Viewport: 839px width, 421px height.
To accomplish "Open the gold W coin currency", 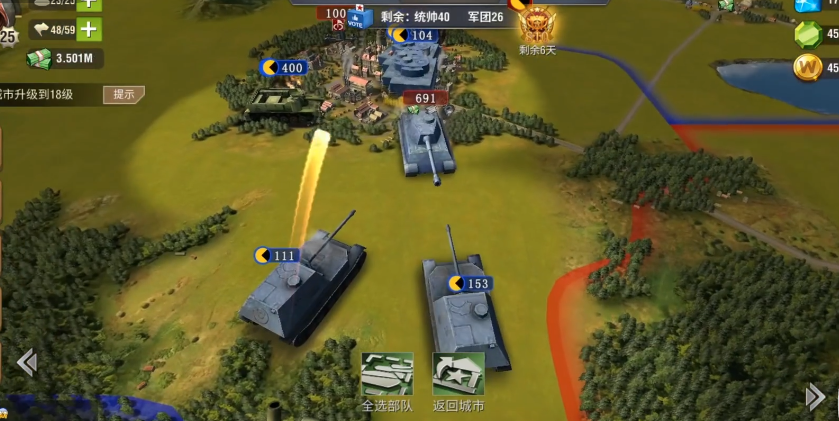I will coord(807,68).
